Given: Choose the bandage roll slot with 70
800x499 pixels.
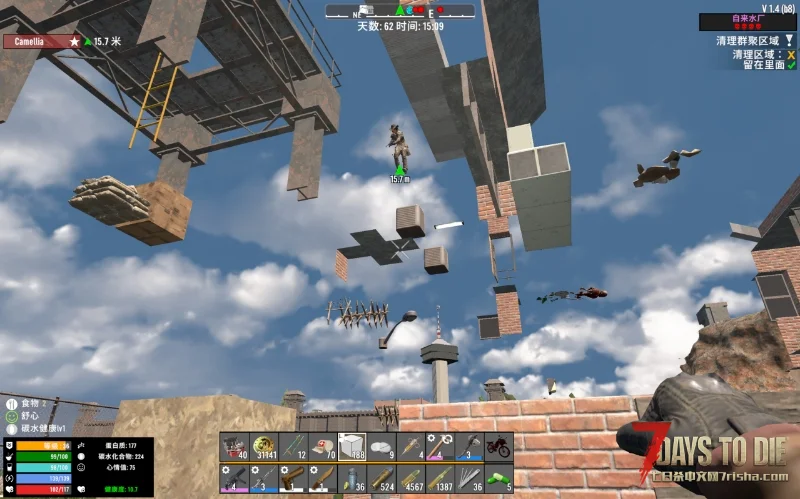Looking at the screenshot, I should (x=322, y=446).
